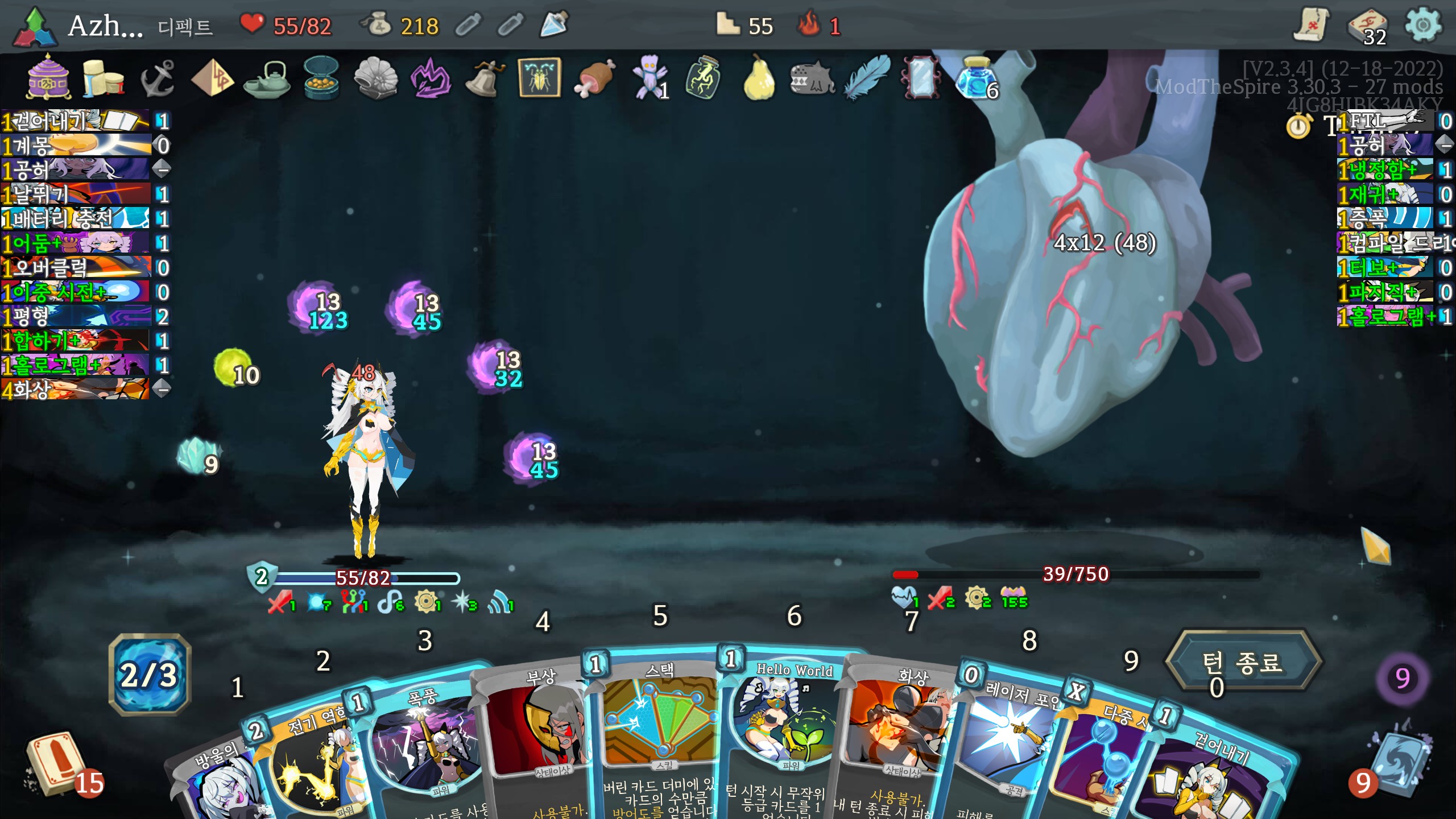1456x819 pixels.
Task: Show the purple exhaust pile counter
Action: (x=1402, y=678)
